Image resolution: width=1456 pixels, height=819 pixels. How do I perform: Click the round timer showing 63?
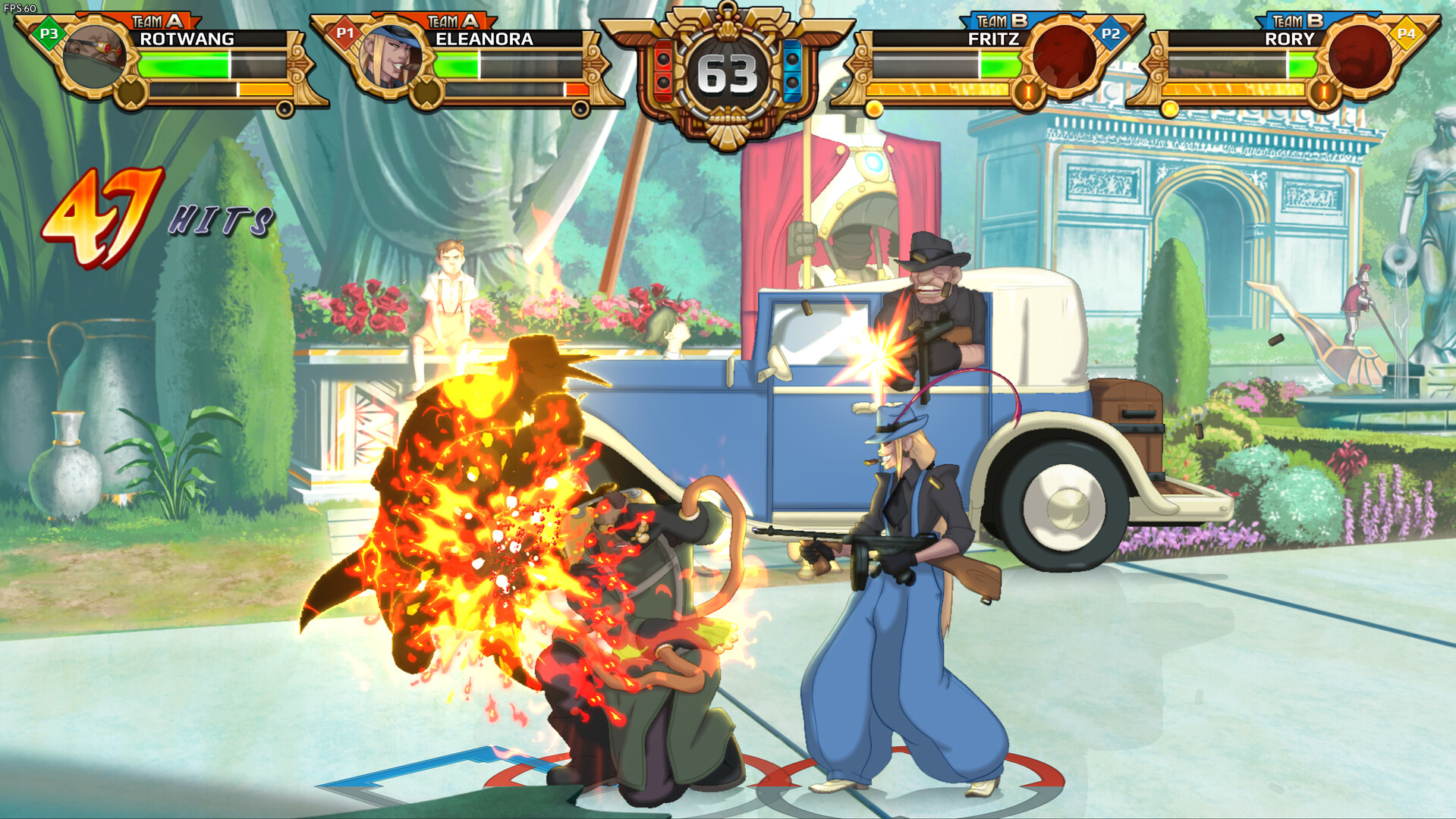click(726, 72)
